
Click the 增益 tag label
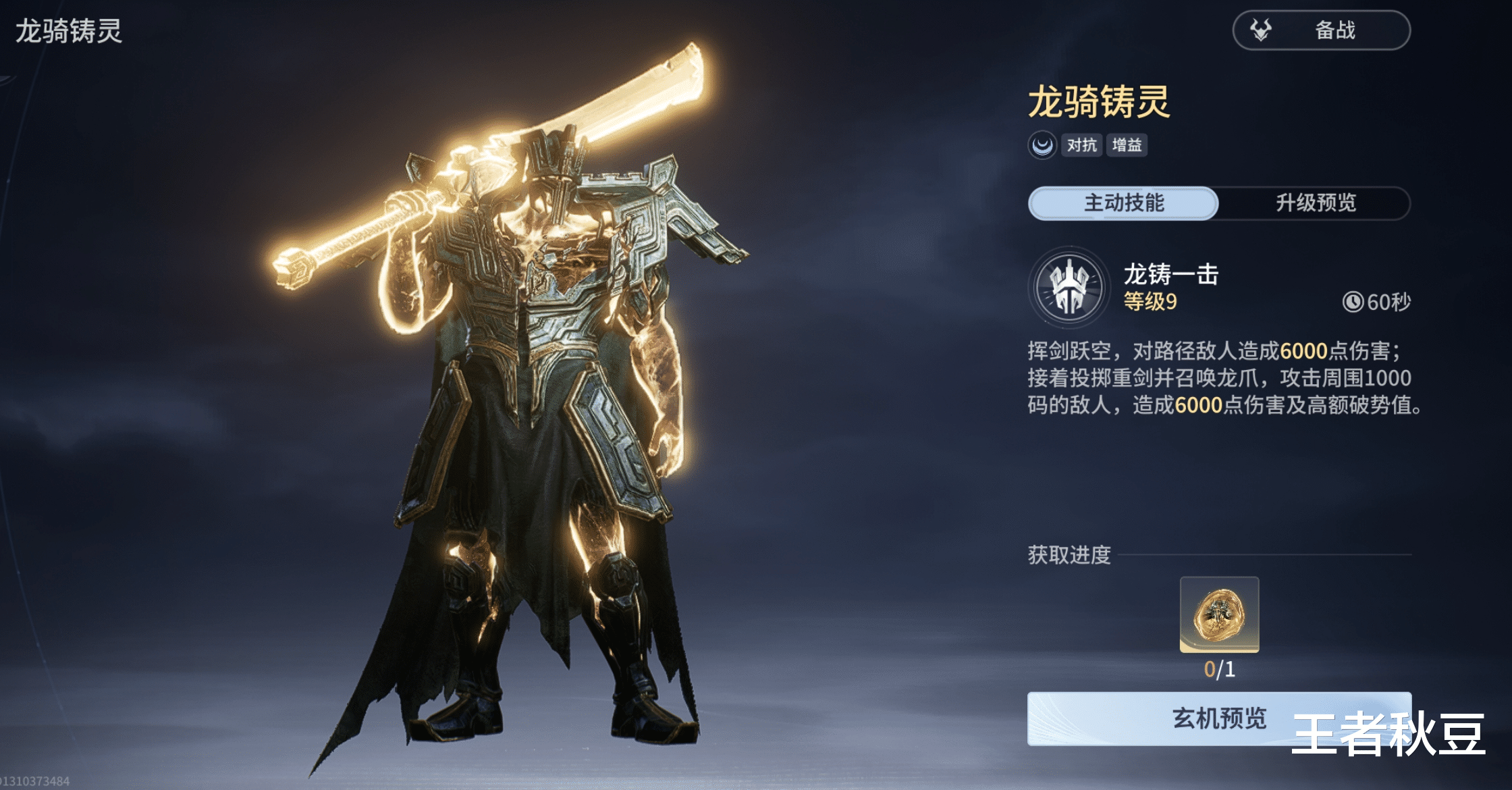click(x=1127, y=145)
